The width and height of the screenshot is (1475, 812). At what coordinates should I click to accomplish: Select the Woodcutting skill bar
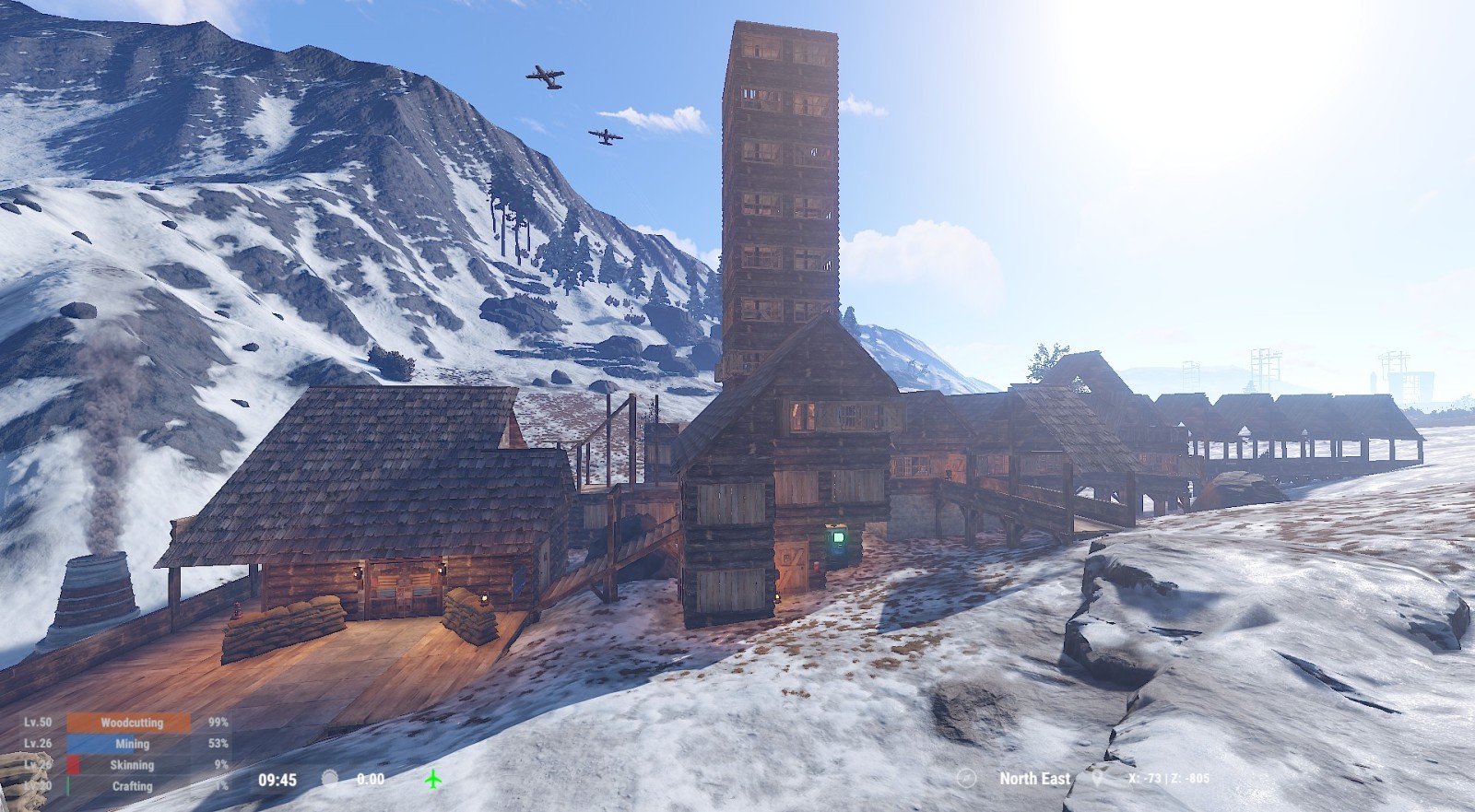tap(129, 723)
